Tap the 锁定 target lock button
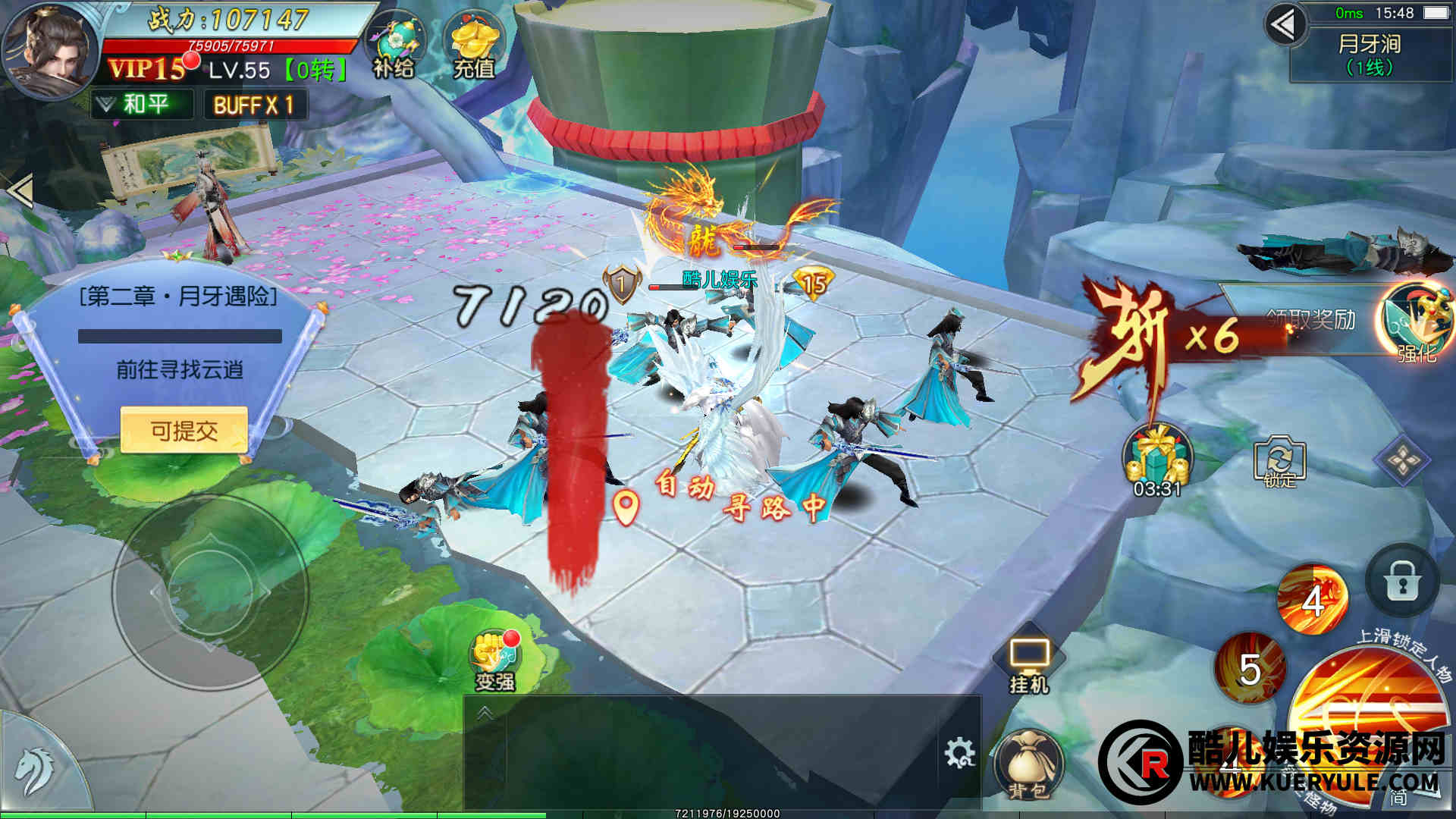This screenshot has height=819, width=1456. point(1279,462)
